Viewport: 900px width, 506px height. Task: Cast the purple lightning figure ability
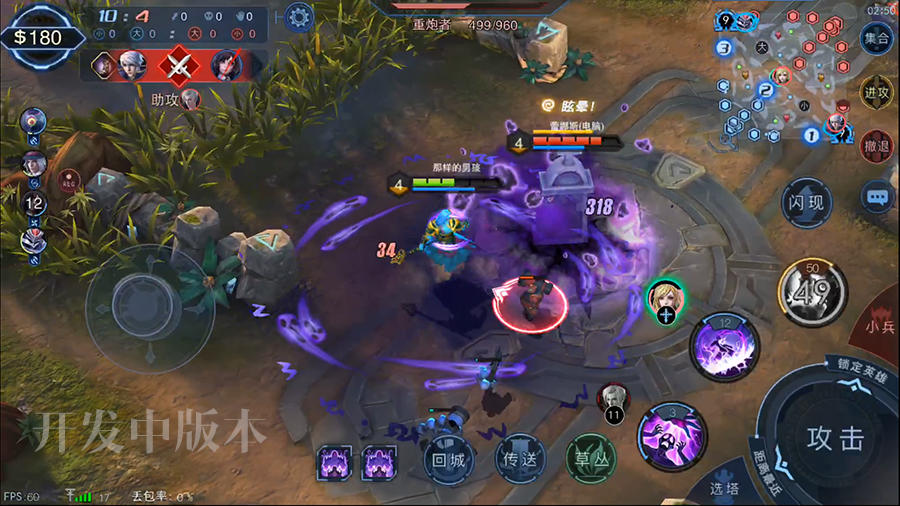tap(725, 346)
